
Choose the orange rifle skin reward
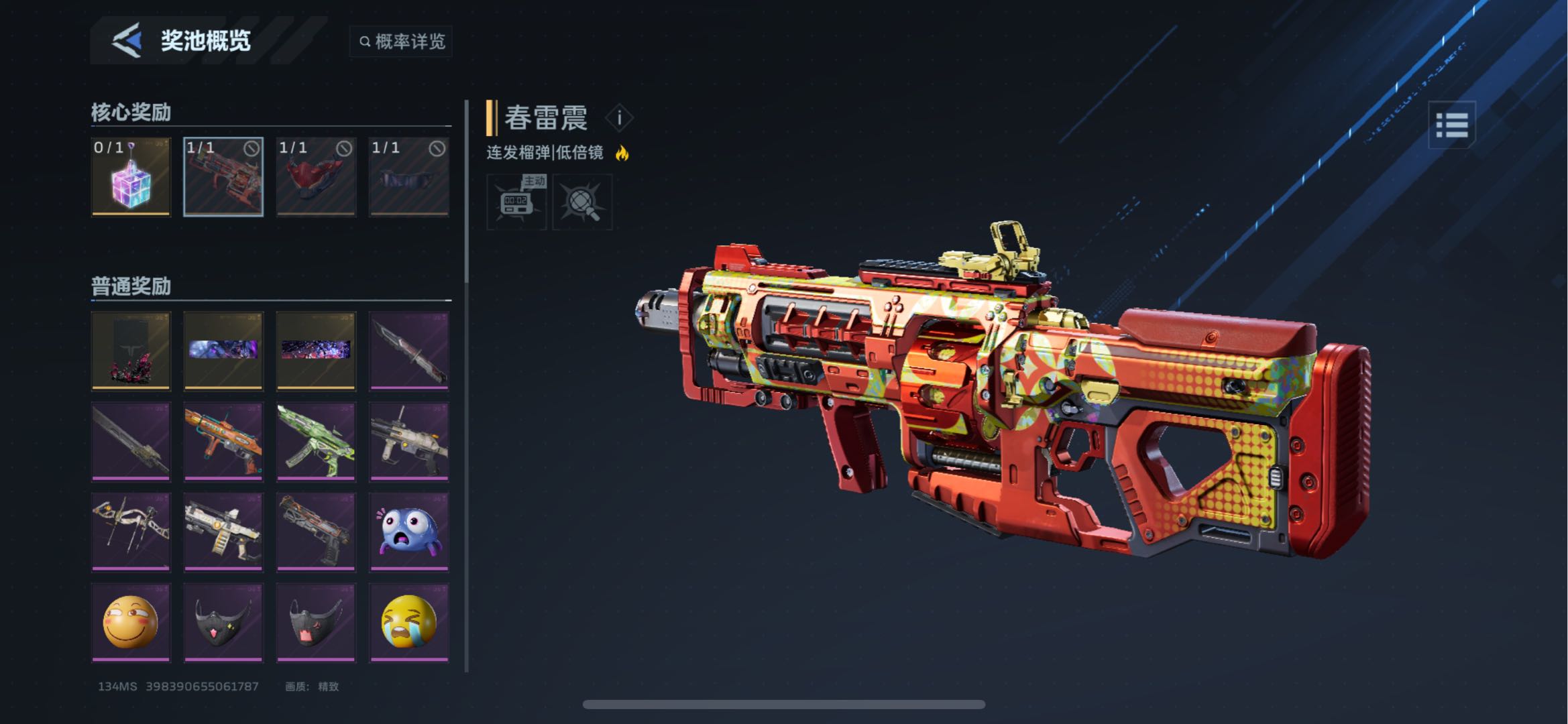[x=223, y=441]
